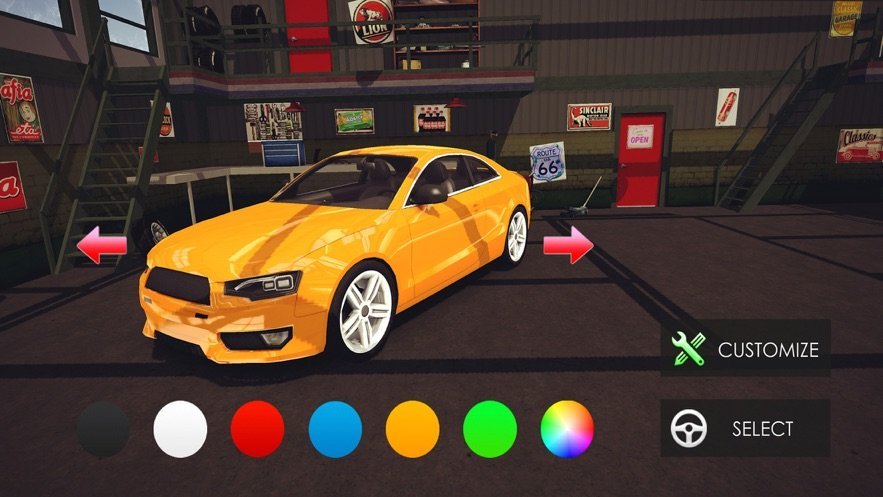Pick the blue paint color
Screen dimensions: 883x497
pyautogui.click(x=335, y=429)
